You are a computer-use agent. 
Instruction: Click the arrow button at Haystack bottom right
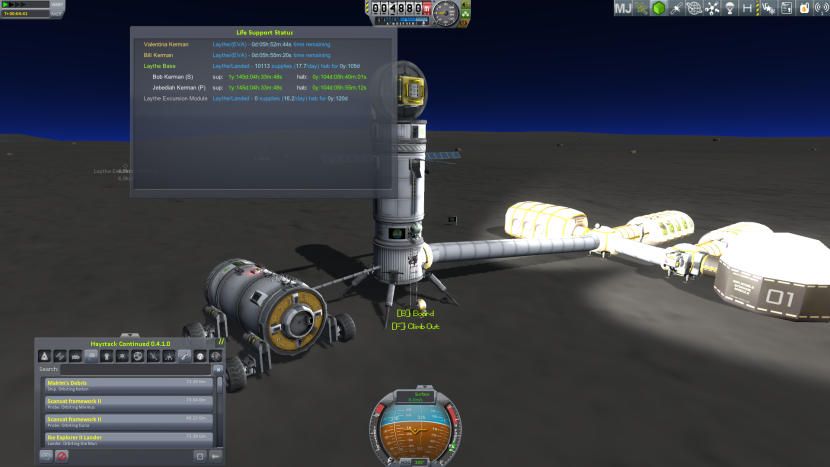(215, 456)
